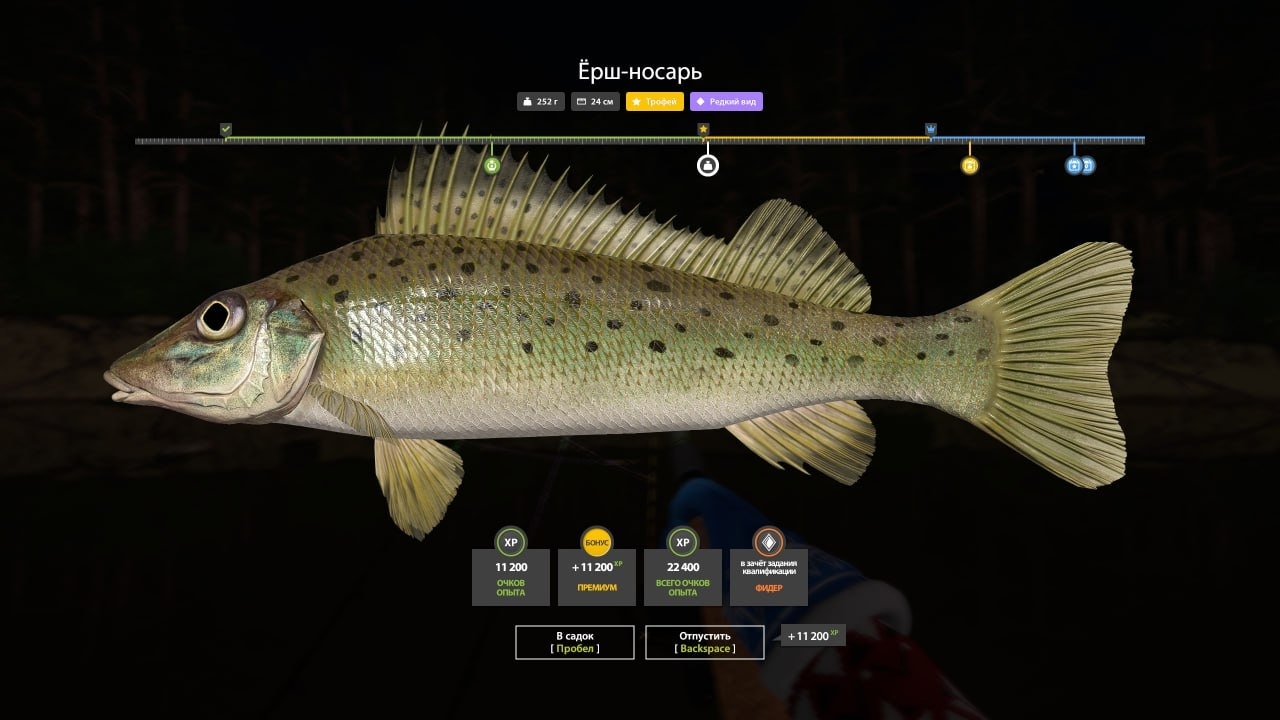Click the gold star trophy threshold marker
This screenshot has height=720, width=1280.
point(703,130)
